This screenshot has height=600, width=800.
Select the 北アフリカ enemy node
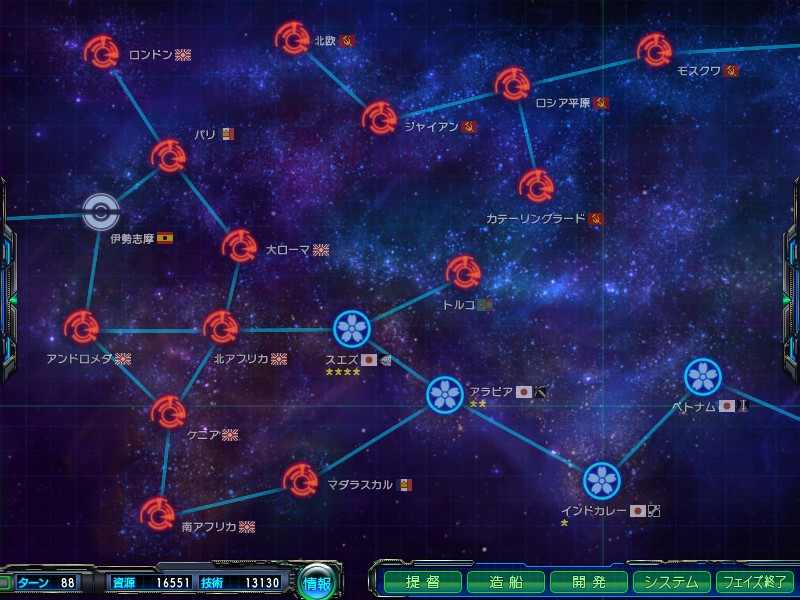click(220, 327)
